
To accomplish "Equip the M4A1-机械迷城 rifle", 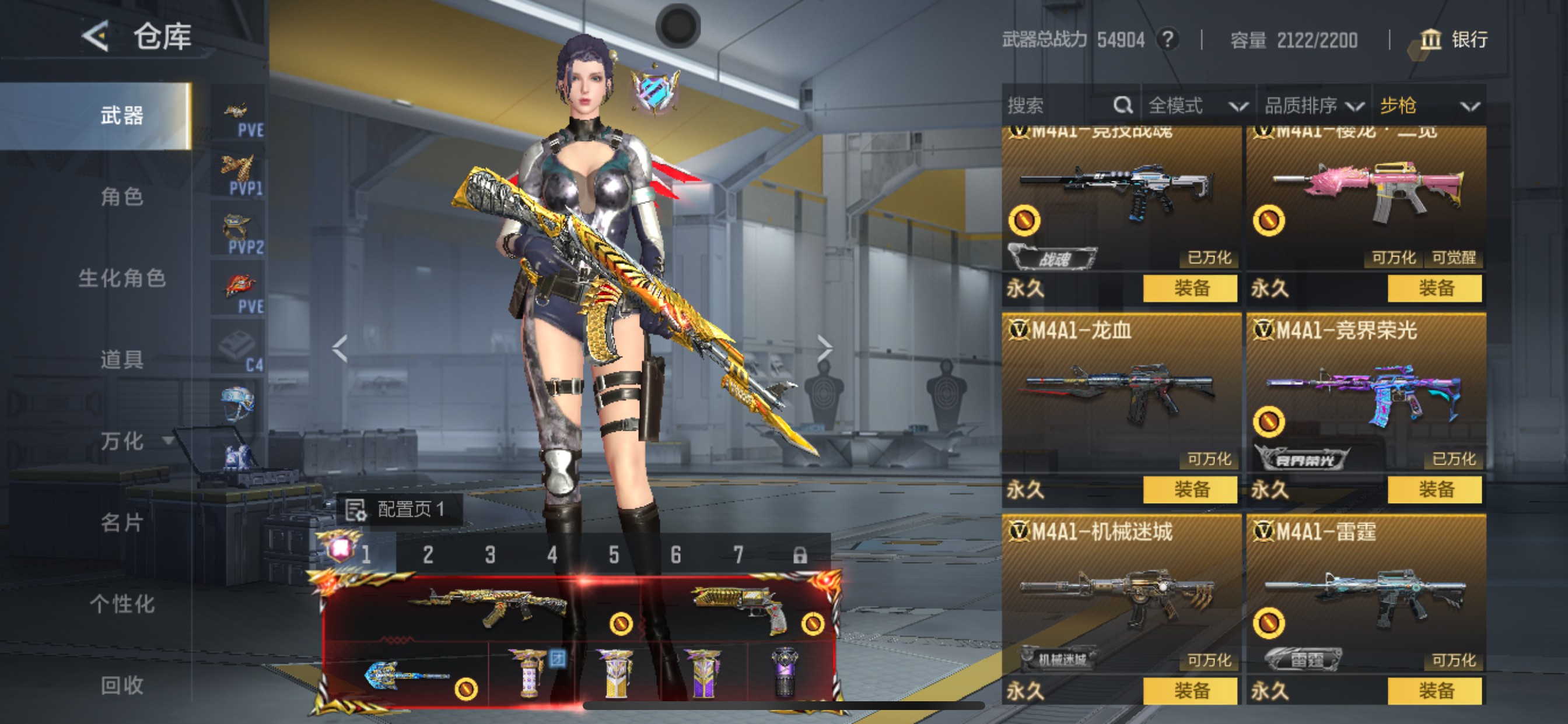I will coord(1190,691).
